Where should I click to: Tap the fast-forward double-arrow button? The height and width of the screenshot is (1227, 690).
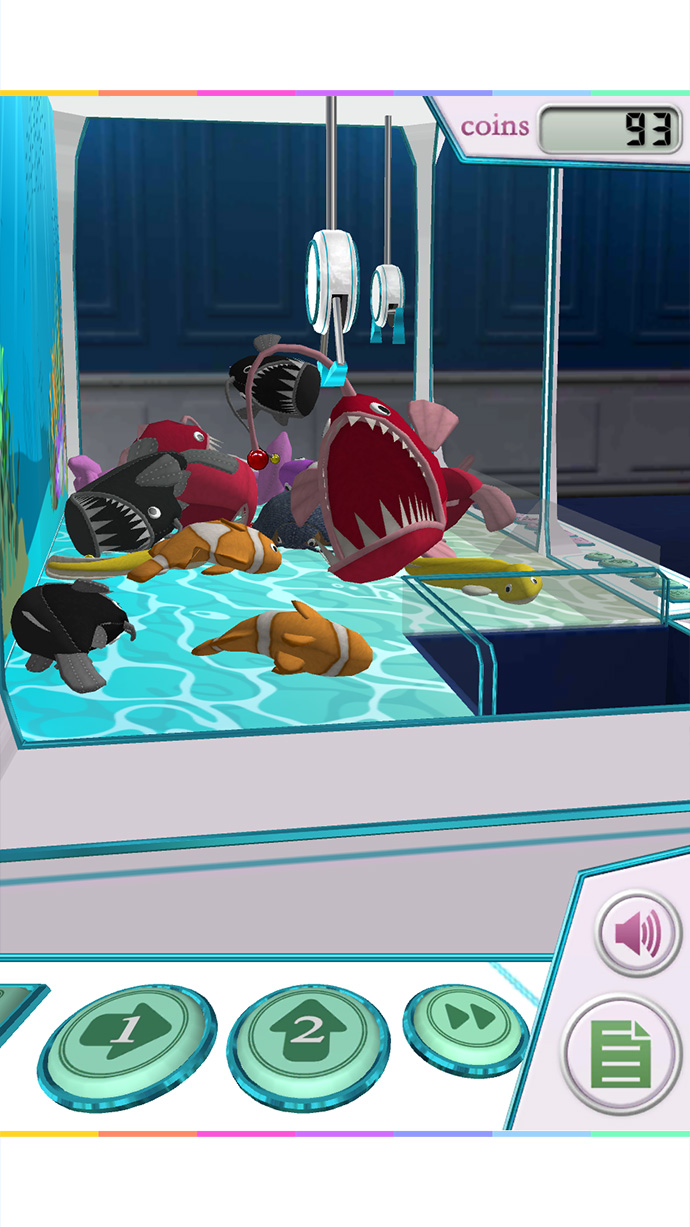(x=466, y=1022)
